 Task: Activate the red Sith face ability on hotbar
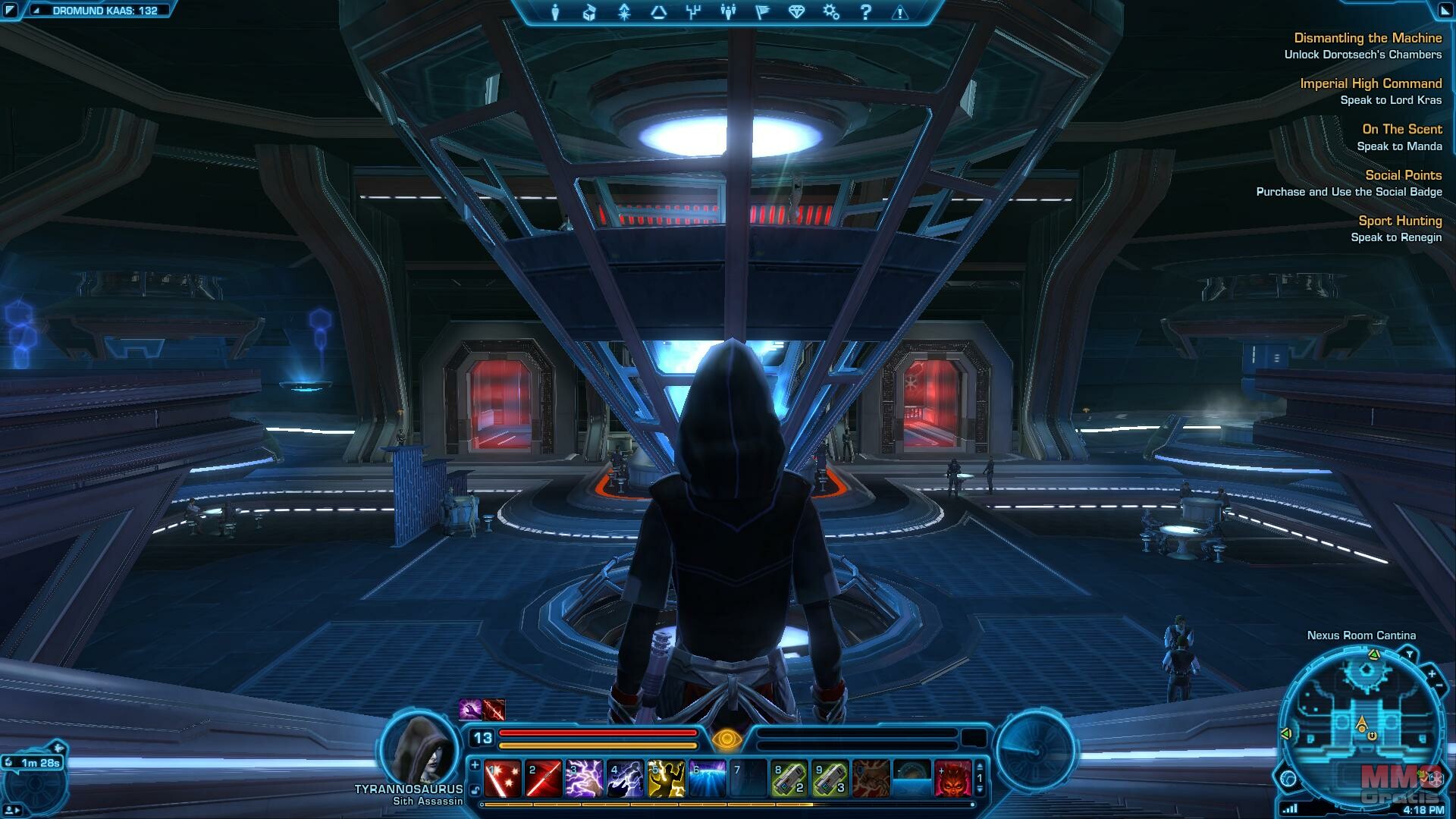tap(953, 779)
